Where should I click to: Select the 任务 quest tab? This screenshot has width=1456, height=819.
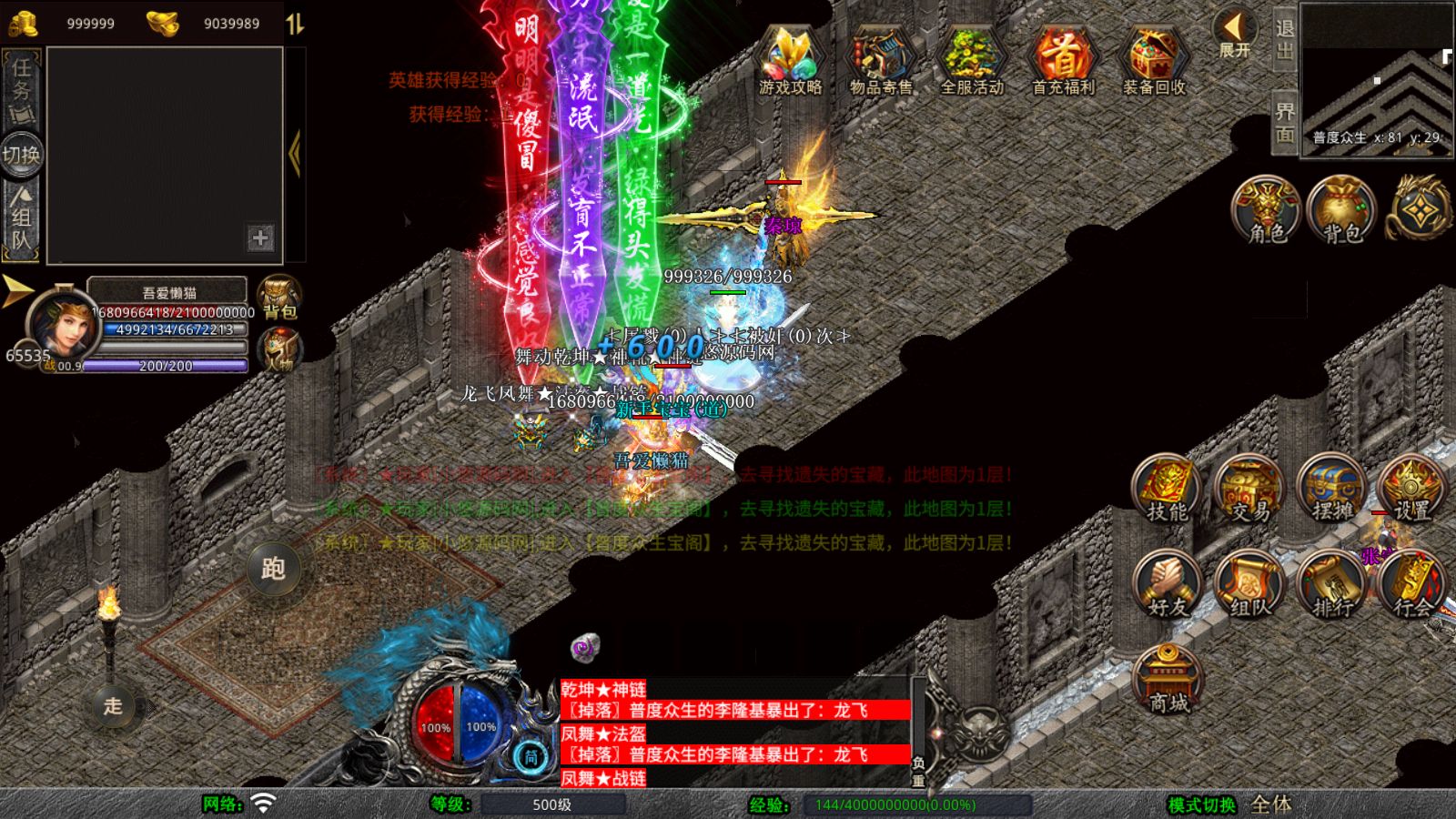22,89
